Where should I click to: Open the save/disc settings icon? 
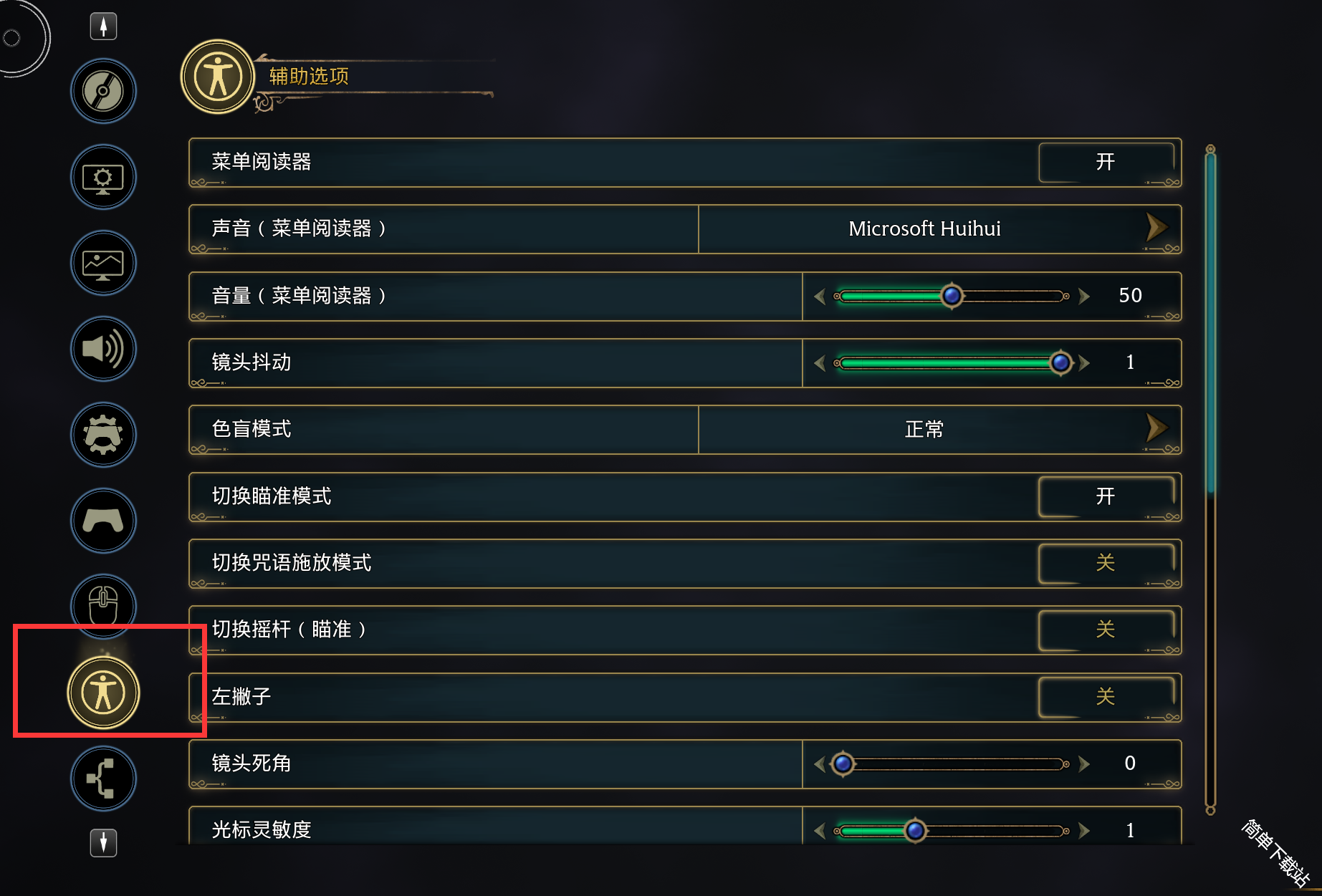point(102,91)
